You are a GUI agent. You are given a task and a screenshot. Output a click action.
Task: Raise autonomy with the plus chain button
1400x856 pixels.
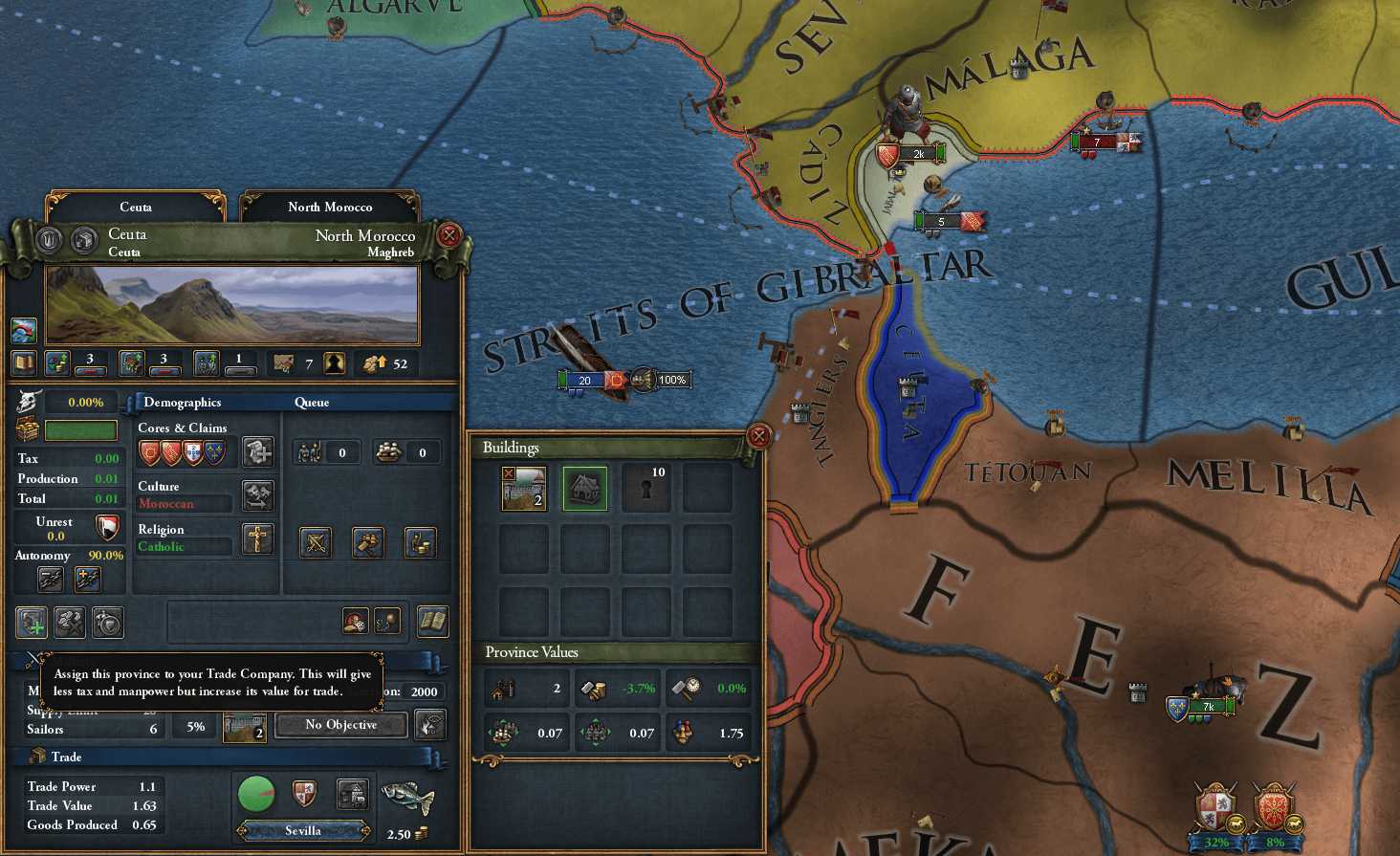[x=87, y=579]
